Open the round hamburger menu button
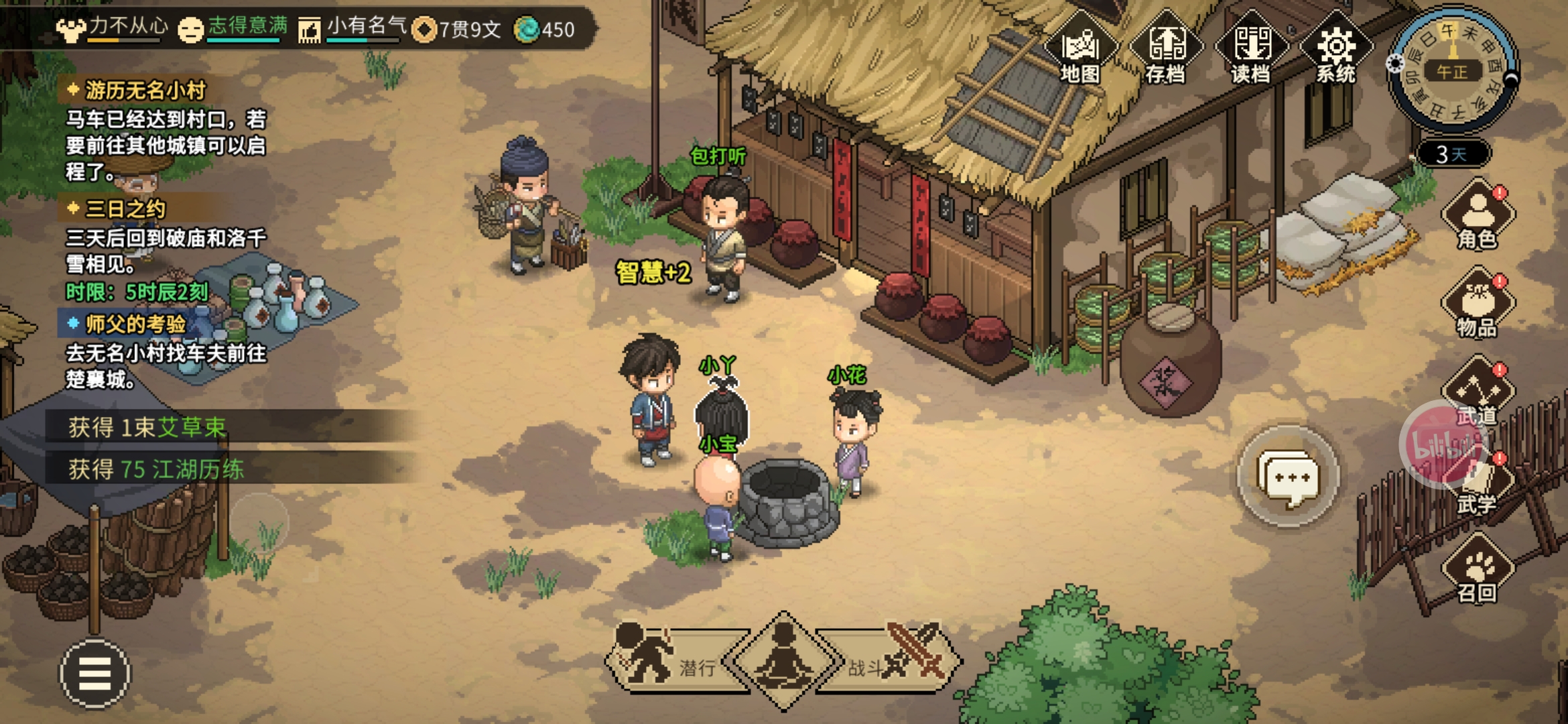This screenshot has width=1568, height=724. coord(95,673)
